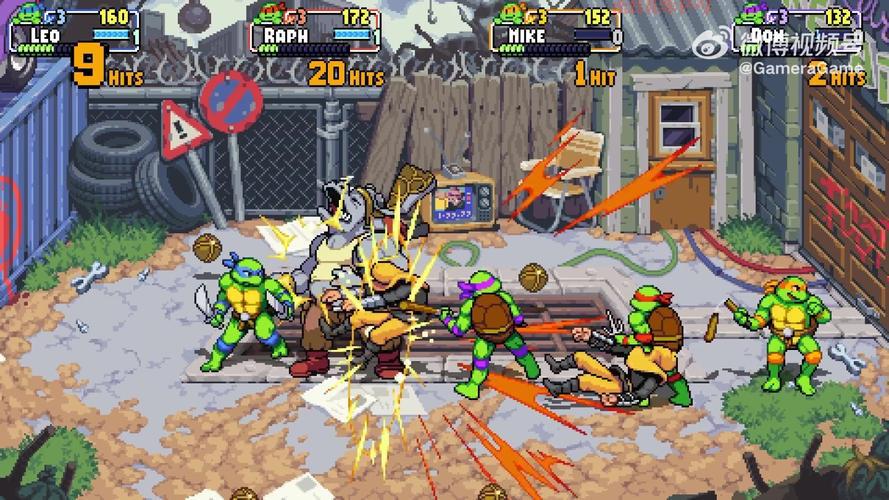This screenshot has width=889, height=500.
Task: Select Raph's turtle portrait
Action: click(x=267, y=16)
